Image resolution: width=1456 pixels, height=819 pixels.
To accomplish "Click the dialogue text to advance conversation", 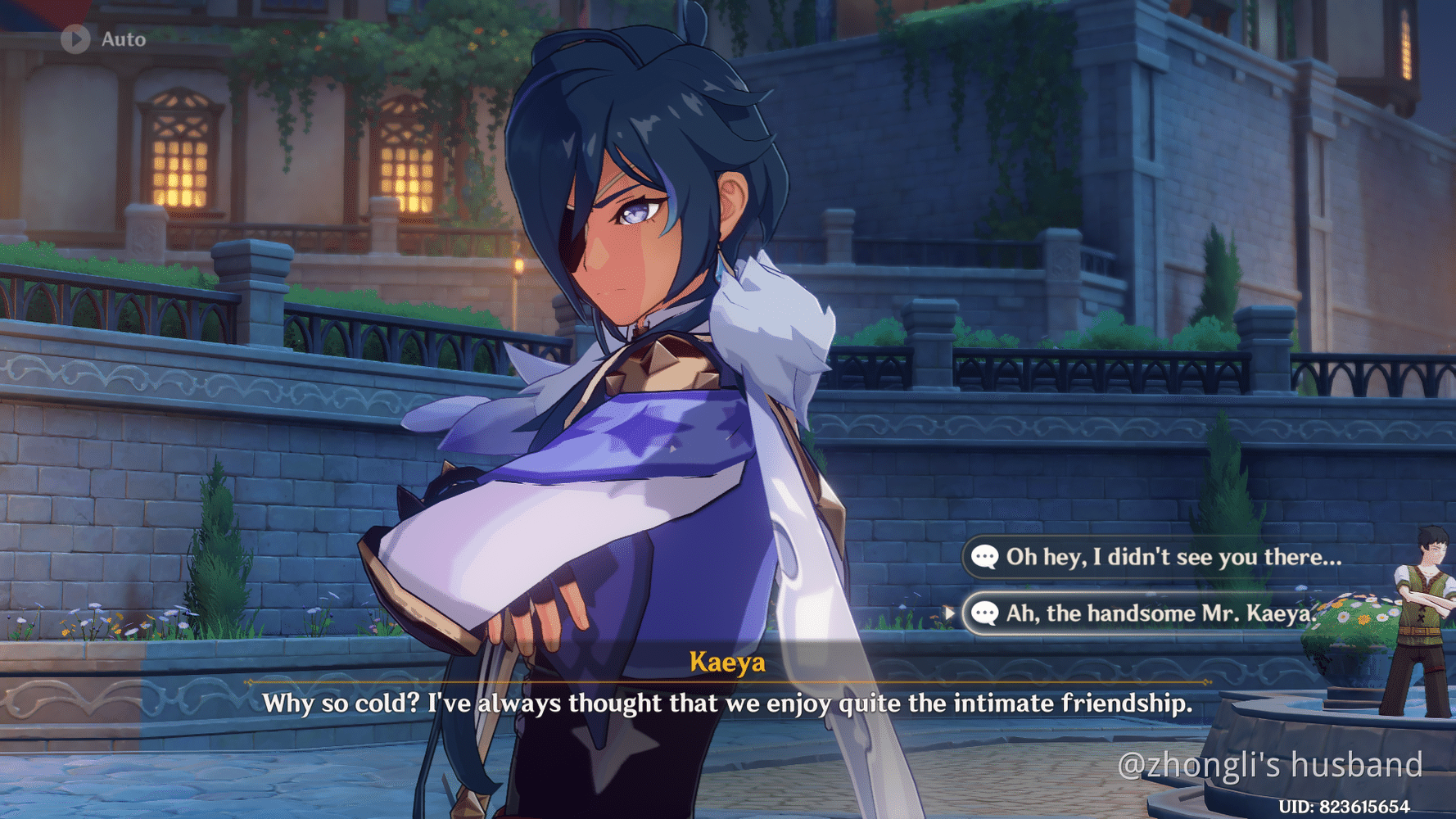I will pyautogui.click(x=727, y=703).
